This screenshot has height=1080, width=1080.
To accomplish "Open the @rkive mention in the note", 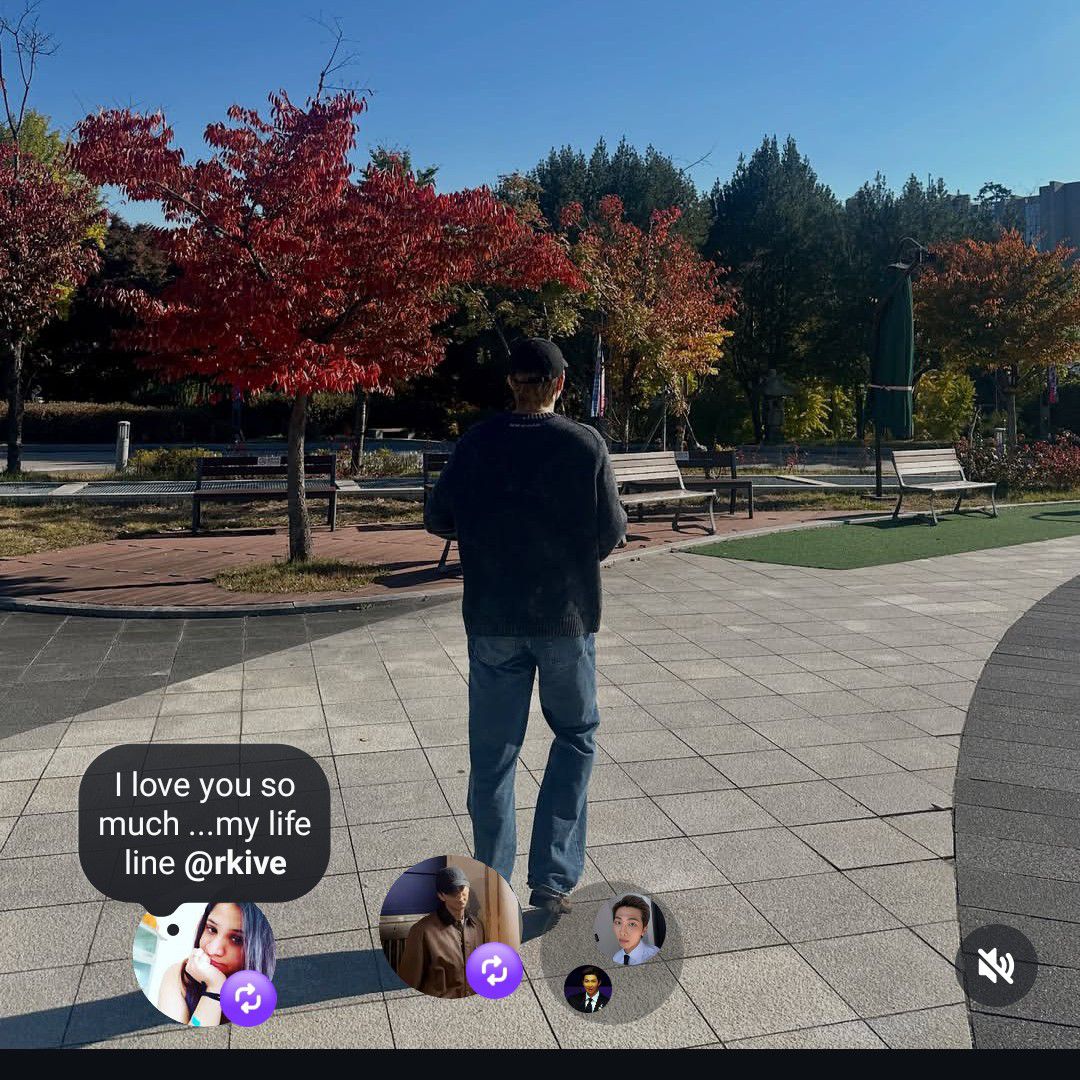I will (x=235, y=863).
